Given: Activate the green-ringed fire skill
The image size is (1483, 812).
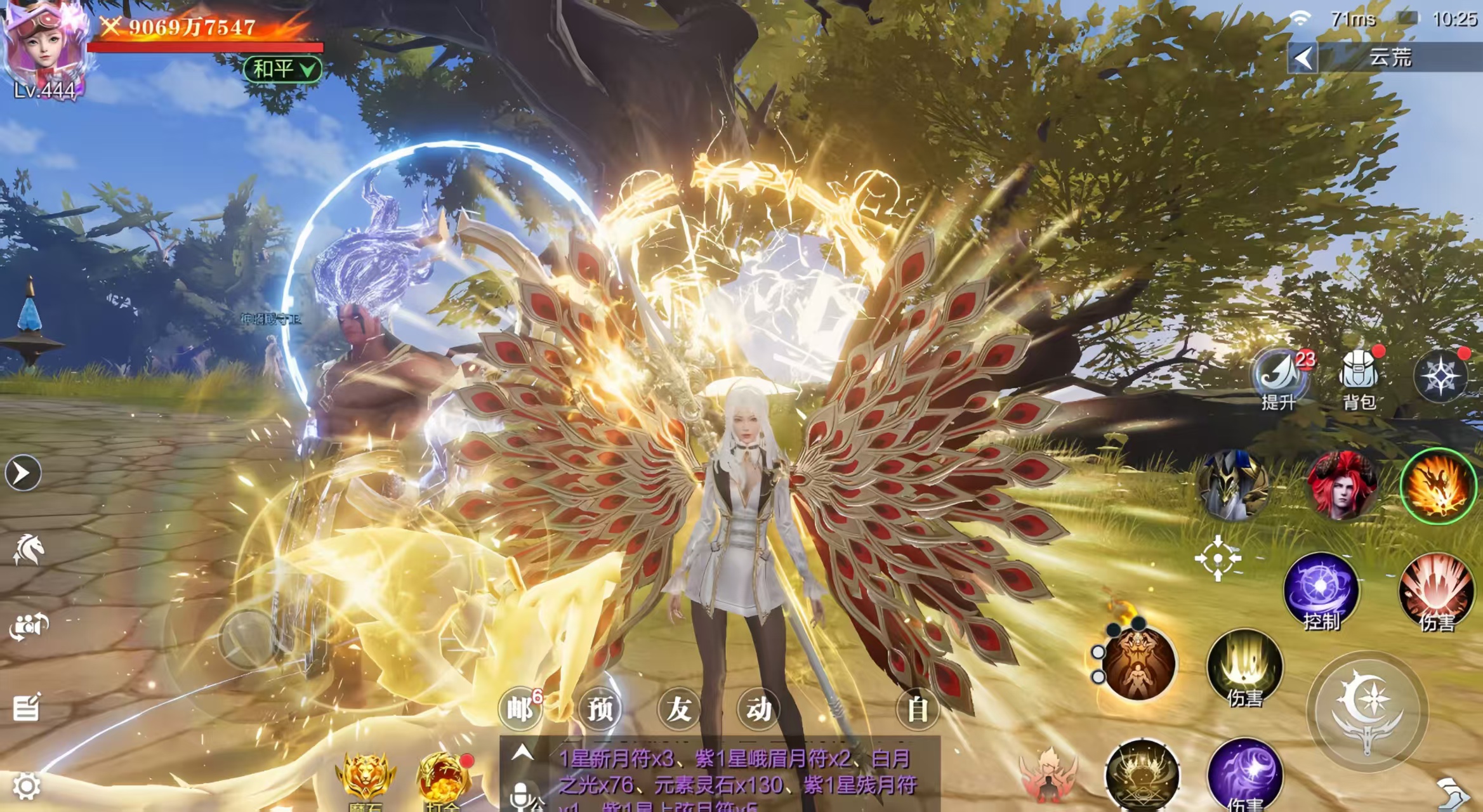Looking at the screenshot, I should (x=1438, y=487).
